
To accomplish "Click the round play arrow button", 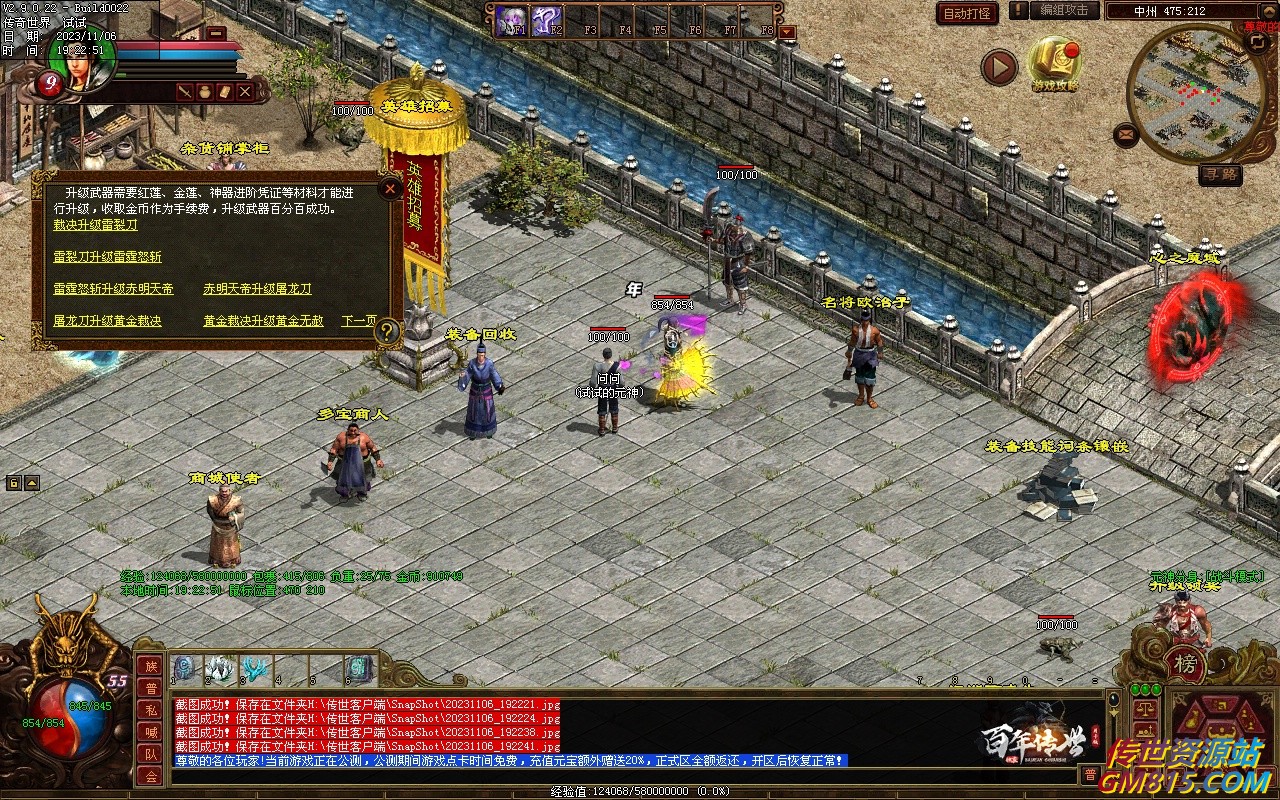I will (998, 67).
